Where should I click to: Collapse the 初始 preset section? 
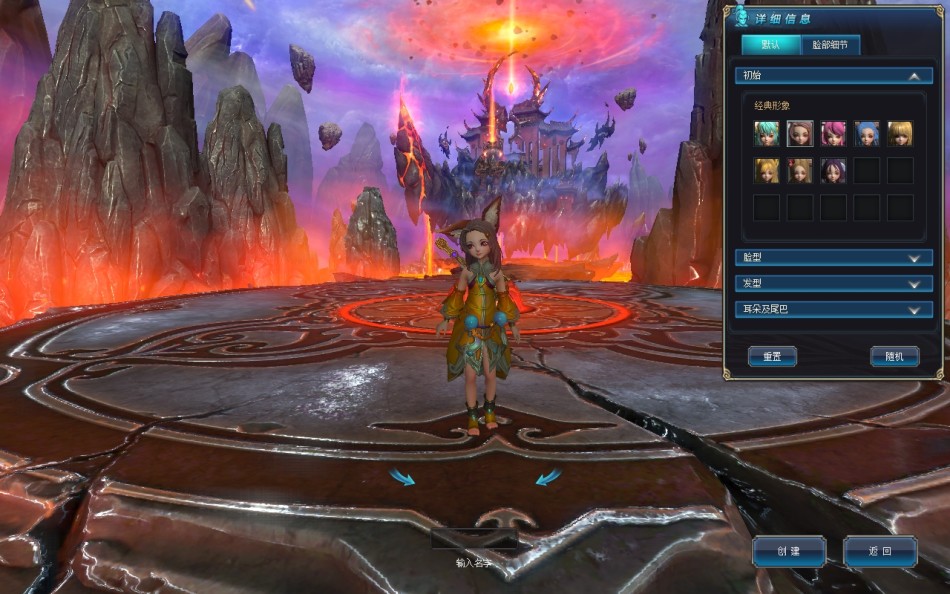point(913,75)
